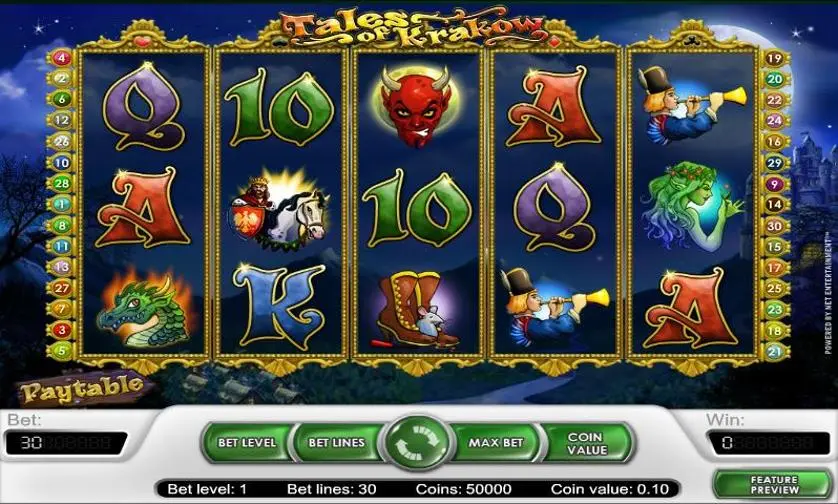Adjust the Coin Value button
Screen dimensions: 838x504
coord(586,443)
